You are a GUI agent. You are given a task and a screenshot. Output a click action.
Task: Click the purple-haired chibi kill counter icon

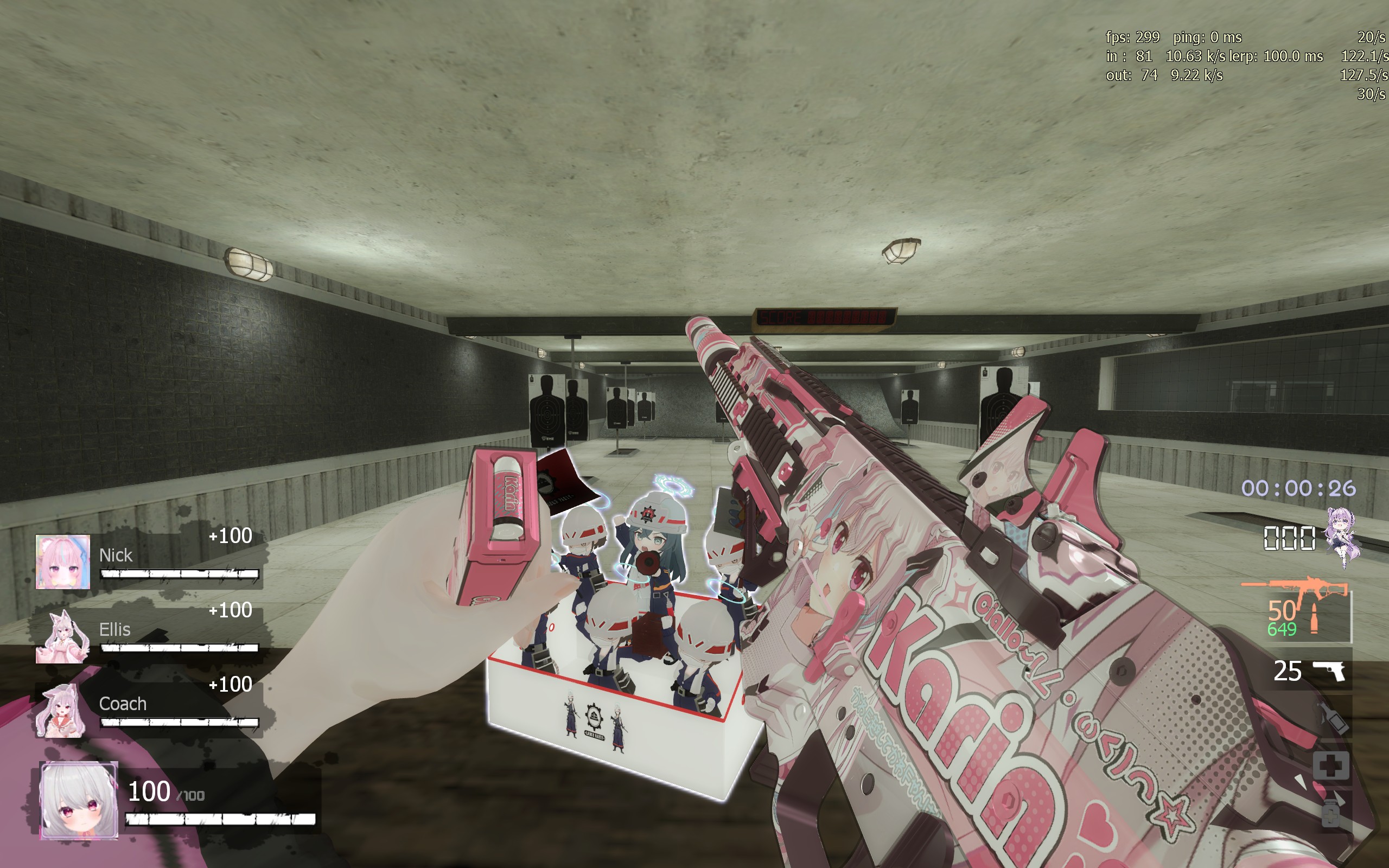click(1343, 536)
